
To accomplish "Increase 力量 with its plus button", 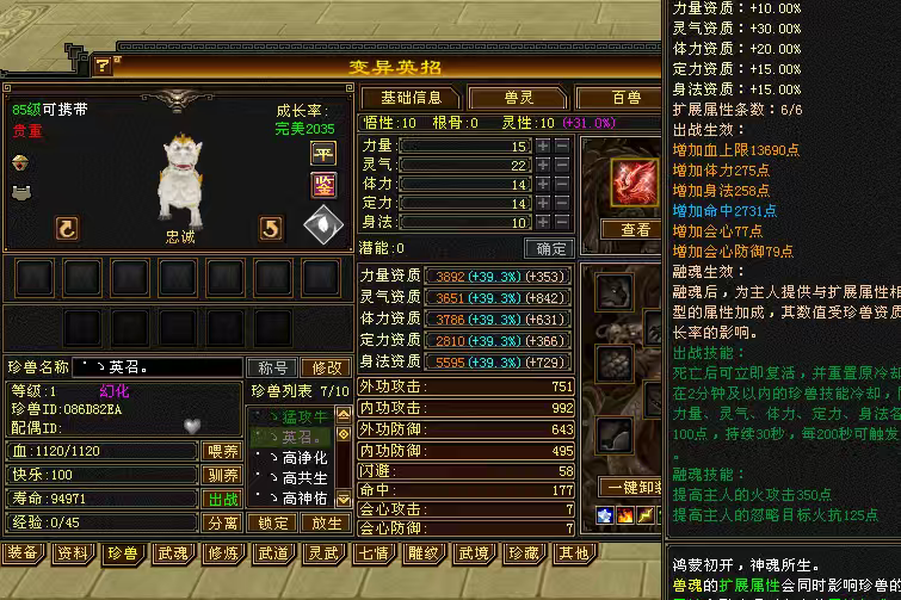I will pyautogui.click(x=543, y=146).
